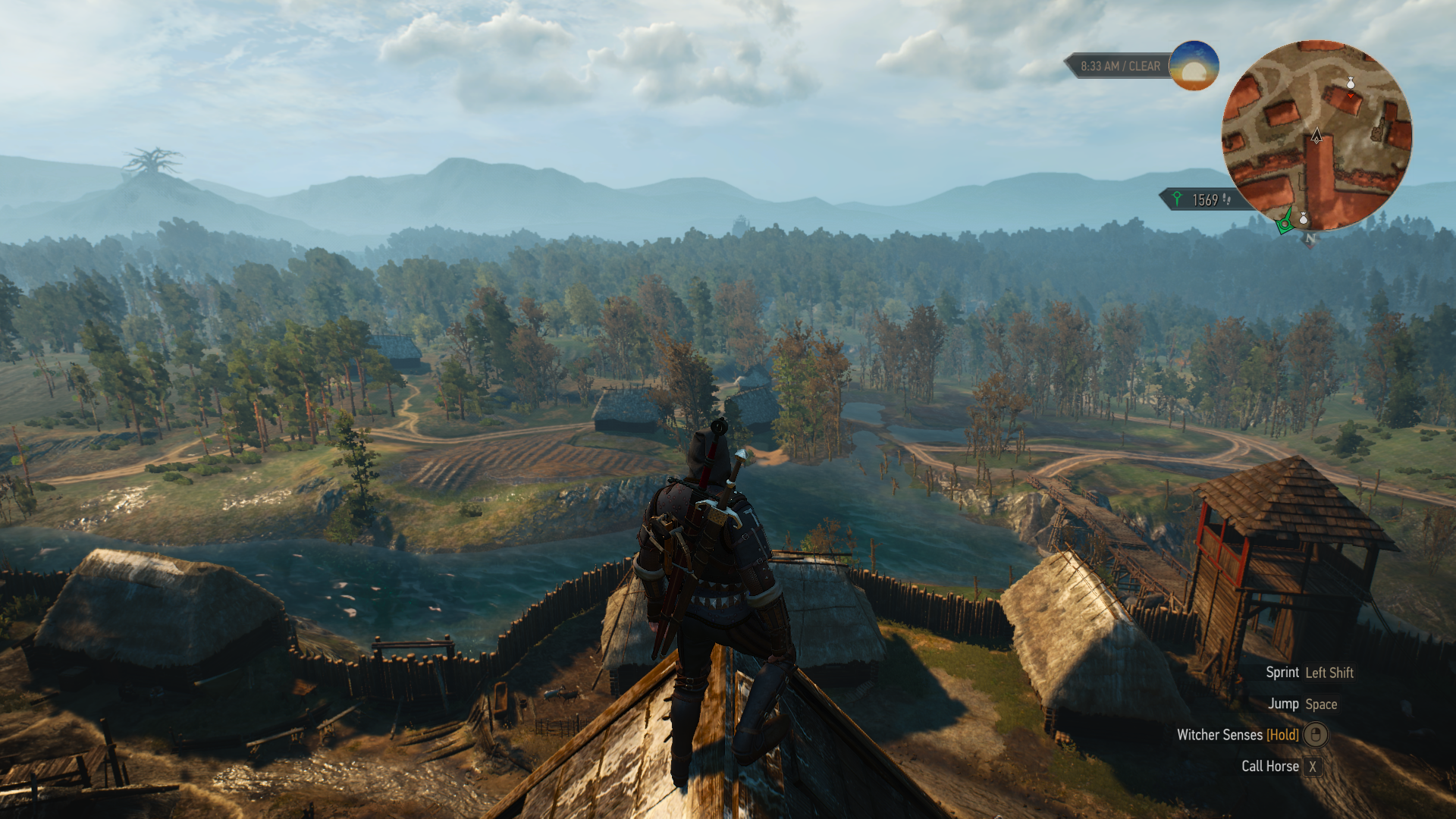Click the white loot sack marker atop the minimap
This screenshot has height=819, width=1456.
(1351, 84)
